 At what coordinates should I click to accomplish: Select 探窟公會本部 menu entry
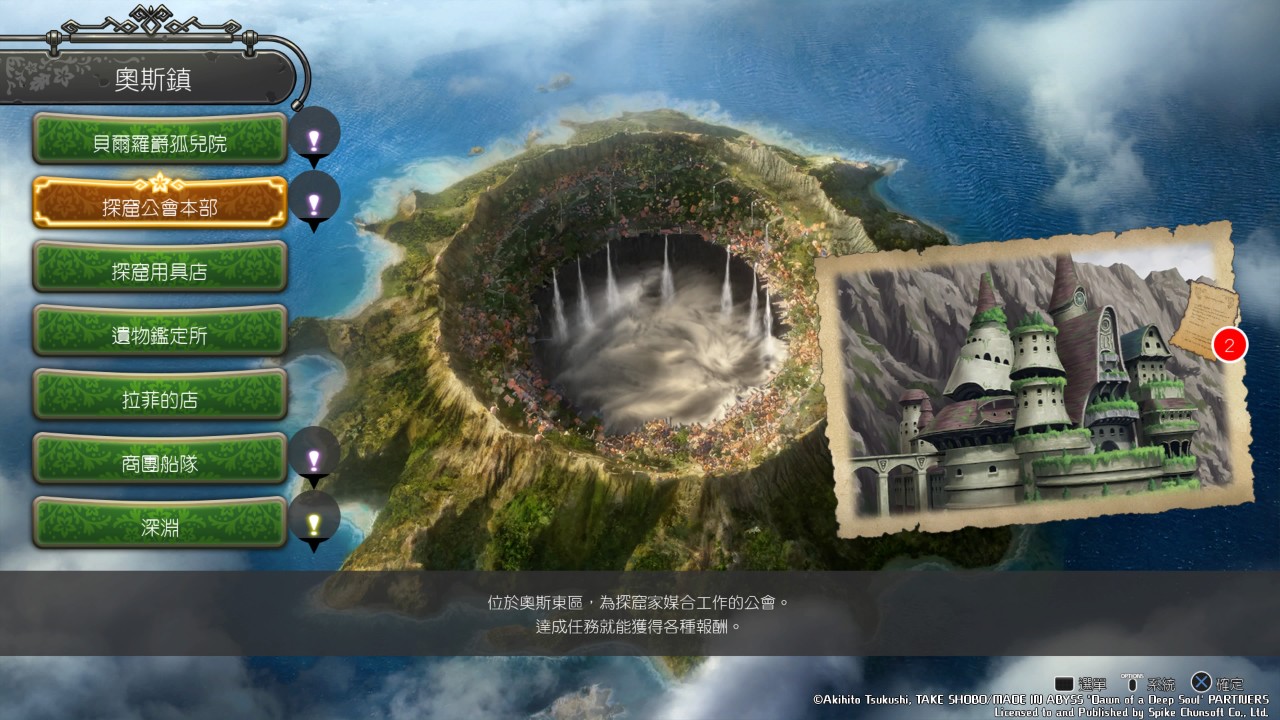(x=160, y=204)
